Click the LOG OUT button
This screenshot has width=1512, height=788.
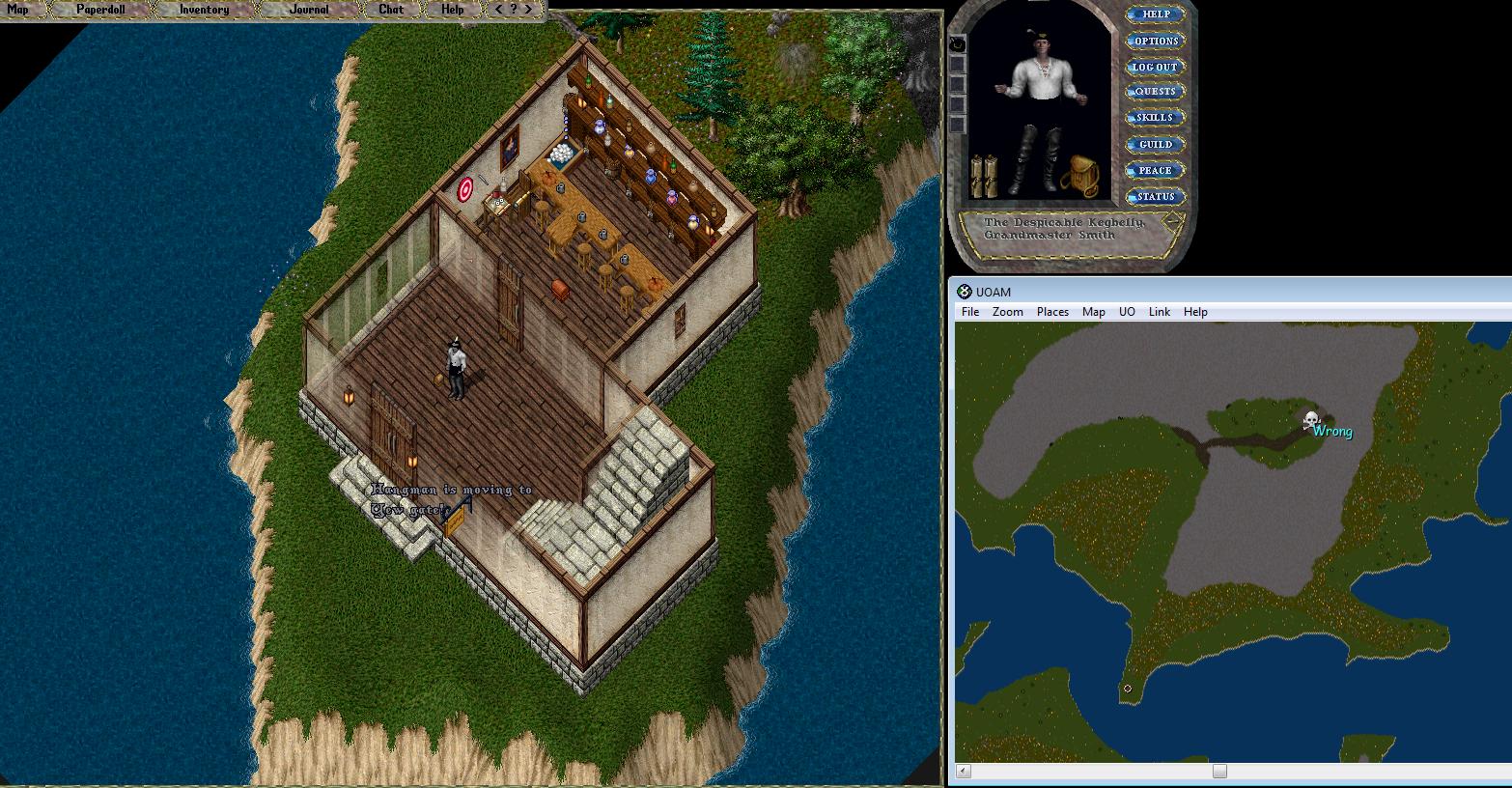coord(1155,67)
